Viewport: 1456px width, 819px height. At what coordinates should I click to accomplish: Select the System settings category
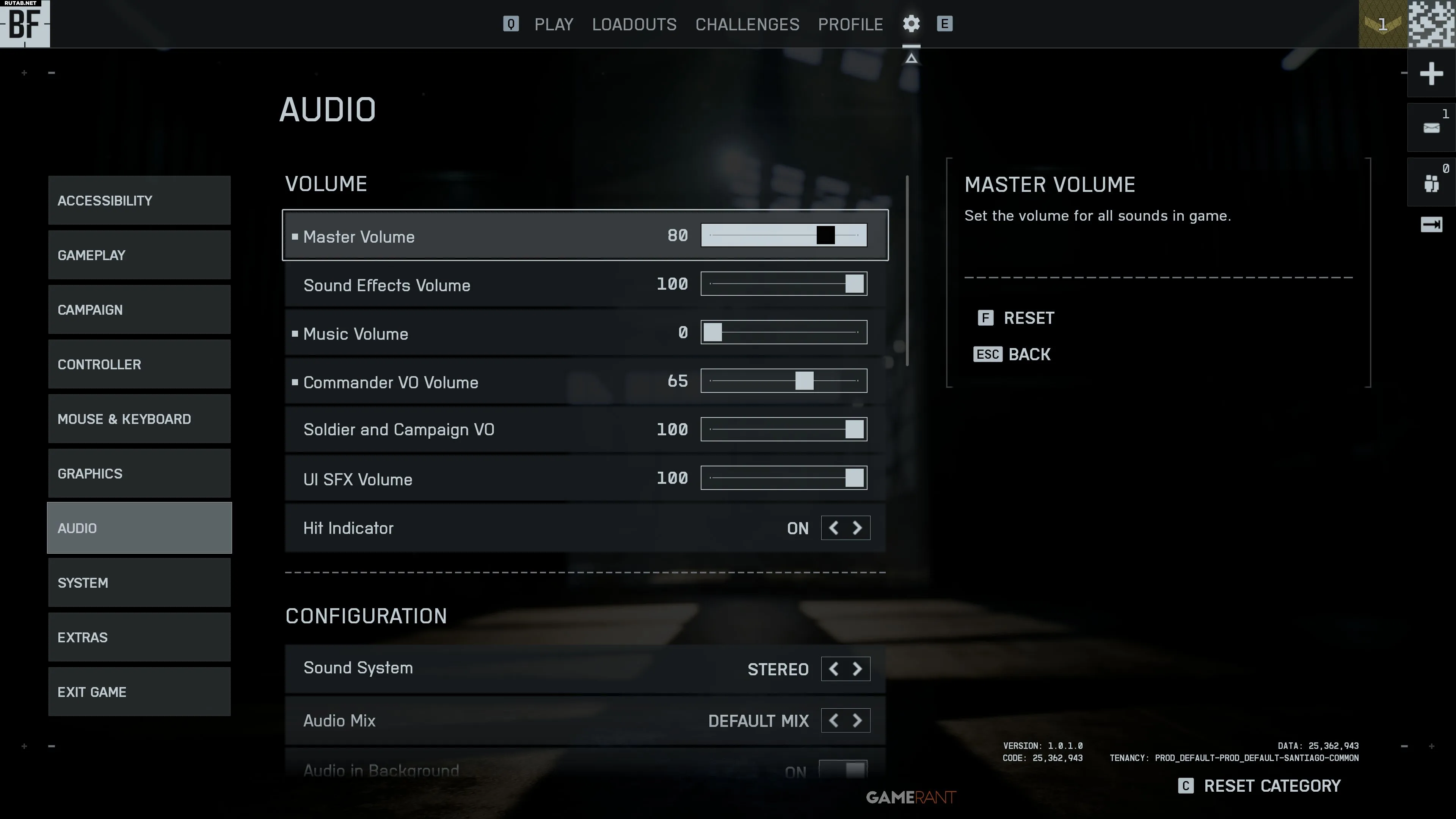pyautogui.click(x=139, y=583)
